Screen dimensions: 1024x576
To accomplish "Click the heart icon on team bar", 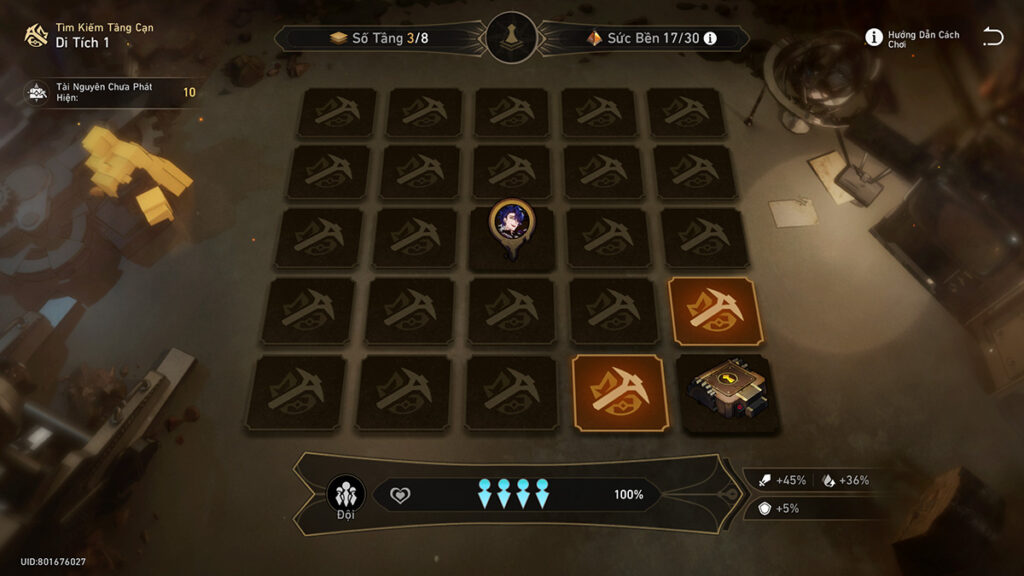I will [400, 495].
